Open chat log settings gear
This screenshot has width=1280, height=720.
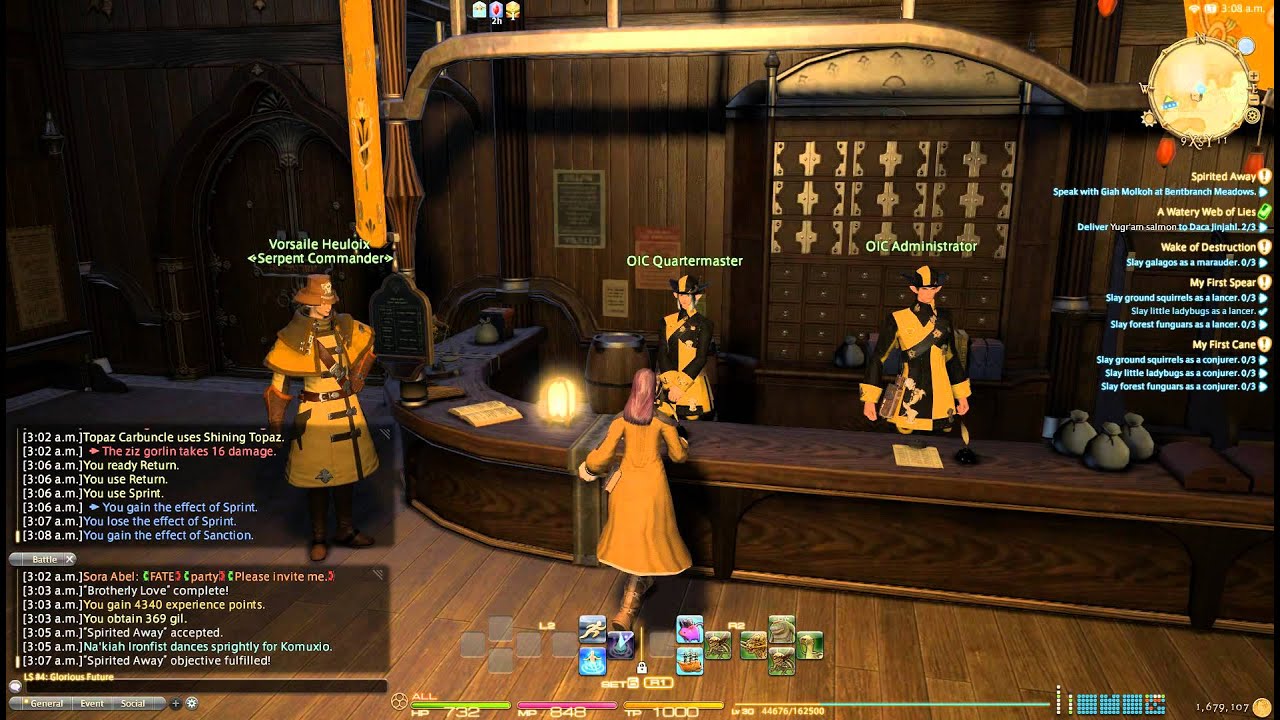pyautogui.click(x=191, y=703)
